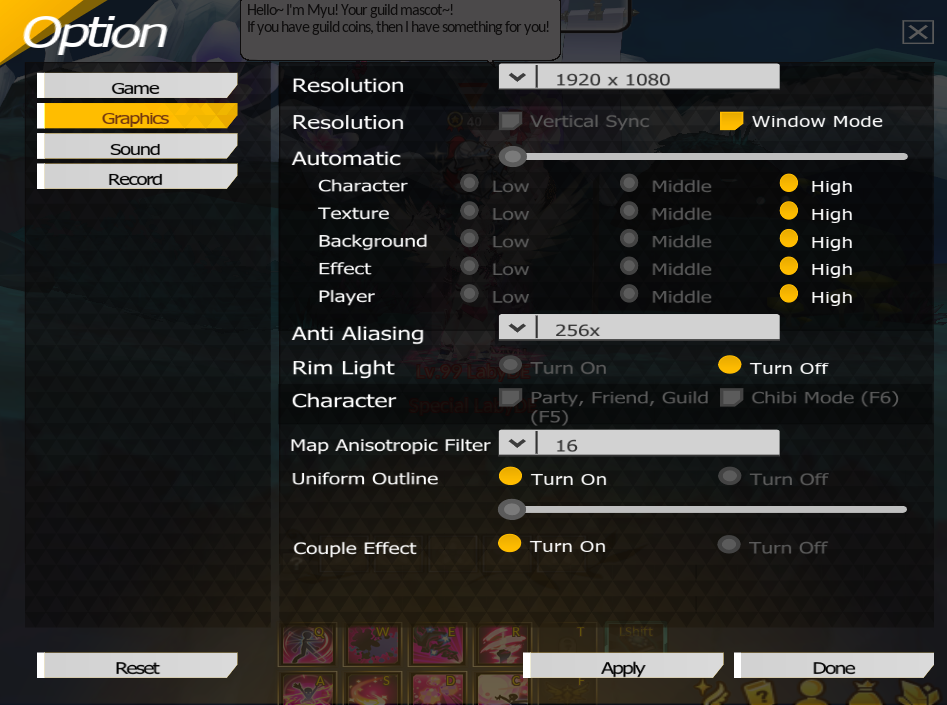The image size is (947, 705).
Task: Toggle the Window Mode checkbox
Action: coord(731,121)
